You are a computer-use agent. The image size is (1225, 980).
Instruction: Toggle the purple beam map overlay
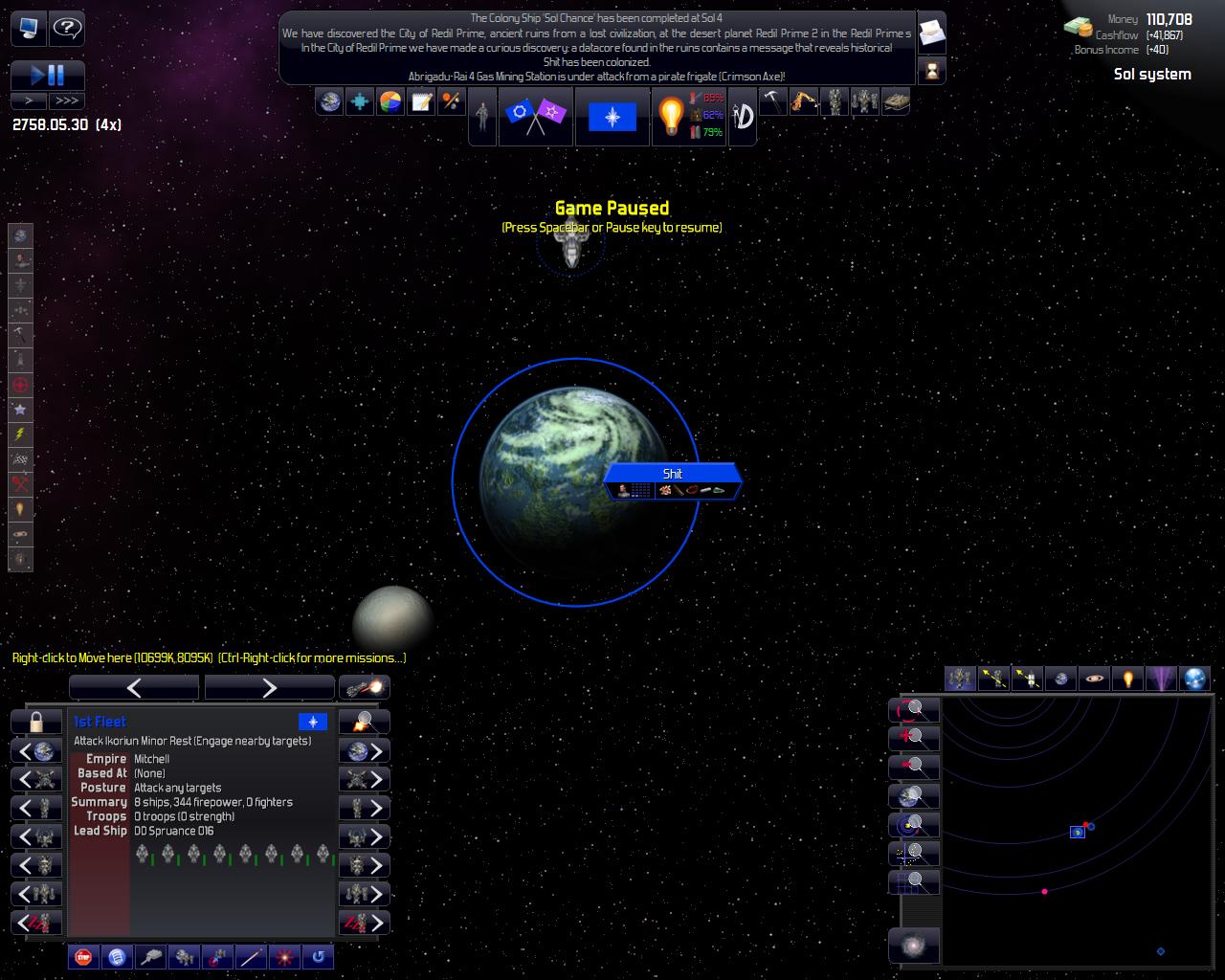point(1161,679)
